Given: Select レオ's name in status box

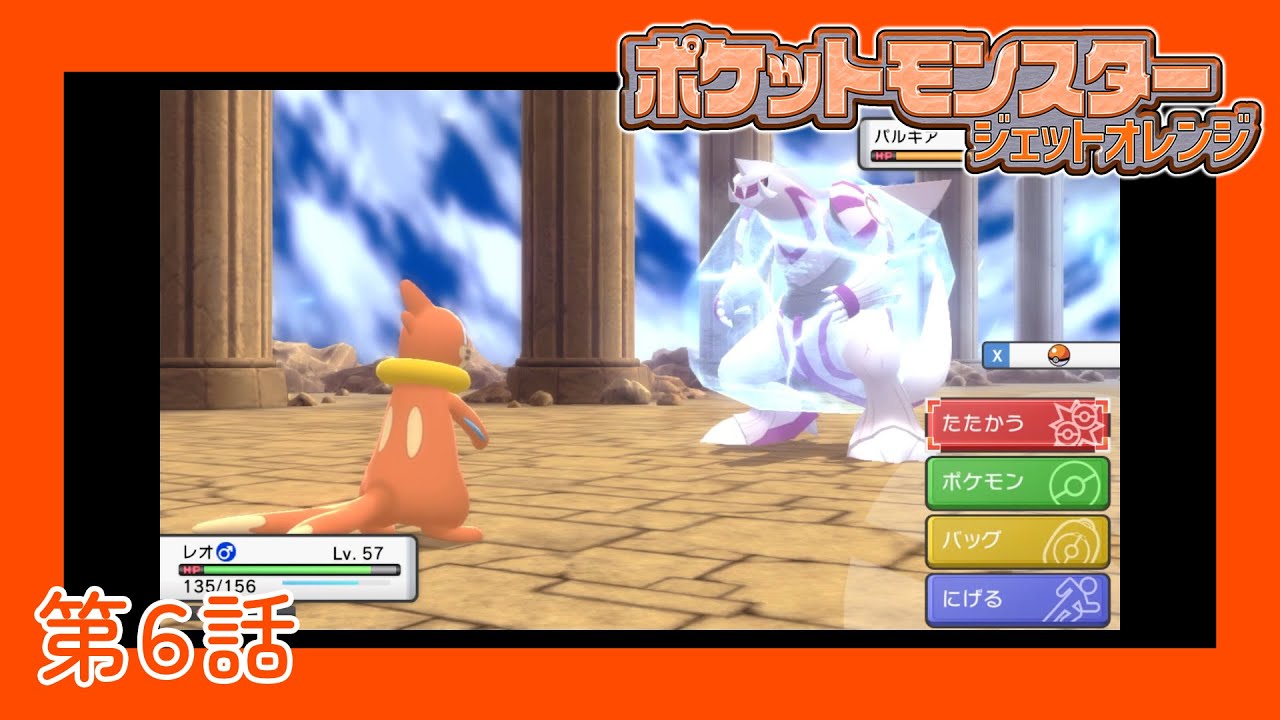Looking at the screenshot, I should [x=197, y=551].
